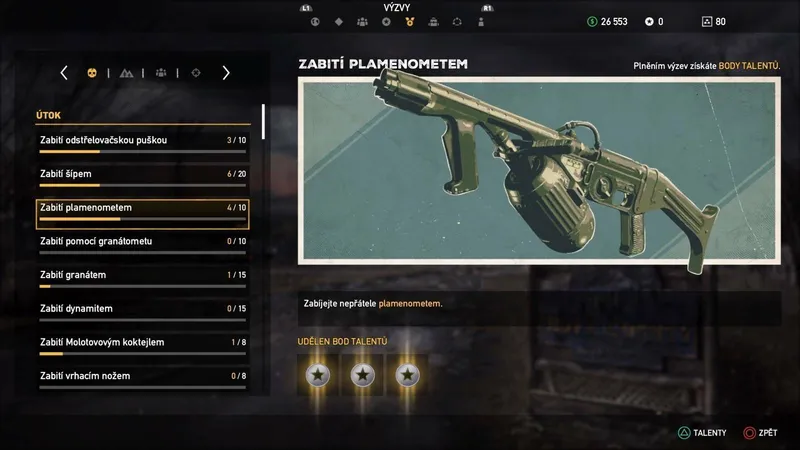Select the Zabití šípem challenge row

[142, 174]
